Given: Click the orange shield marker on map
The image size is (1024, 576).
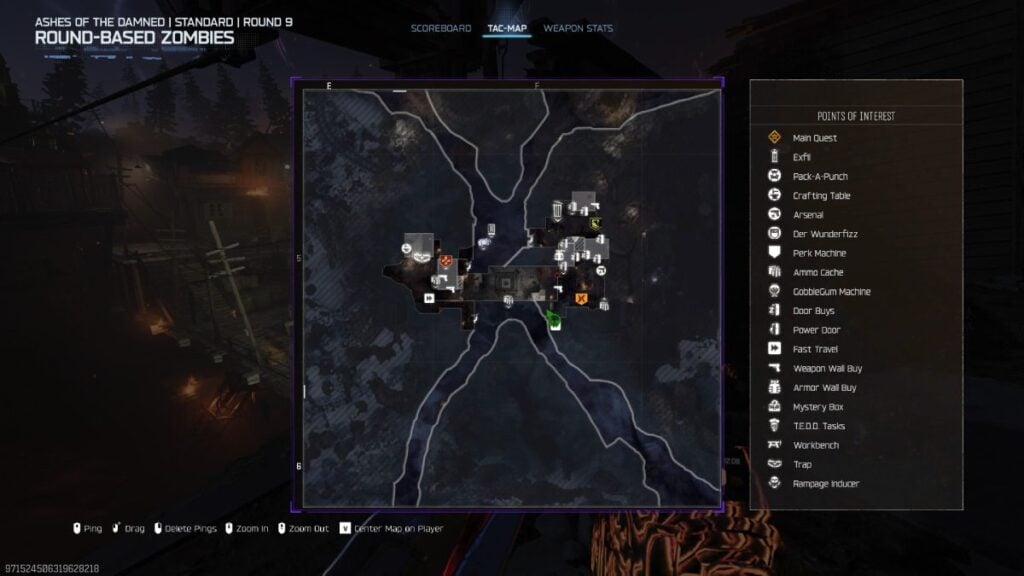Looking at the screenshot, I should 580,298.
